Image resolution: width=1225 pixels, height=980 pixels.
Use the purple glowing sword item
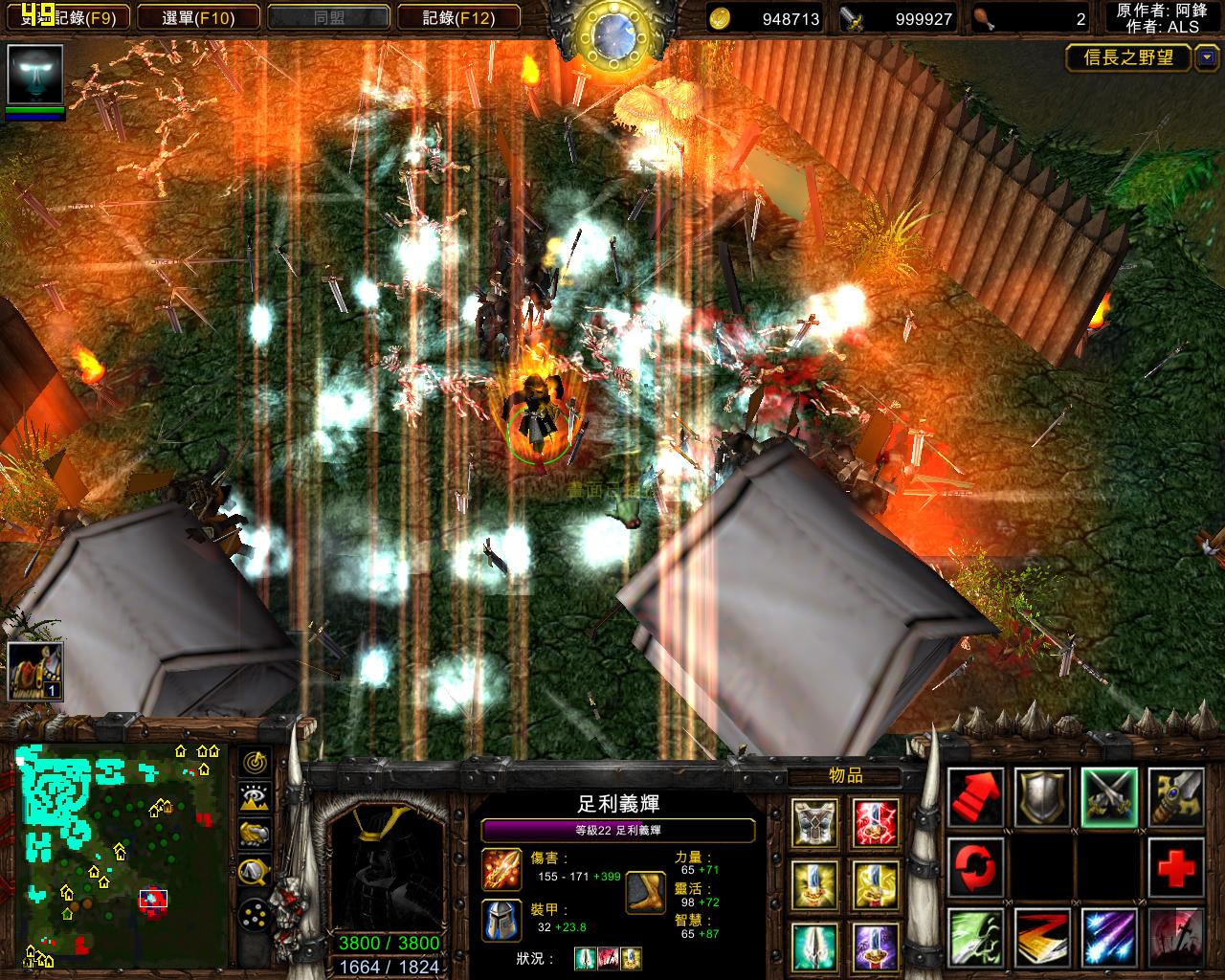(876, 946)
